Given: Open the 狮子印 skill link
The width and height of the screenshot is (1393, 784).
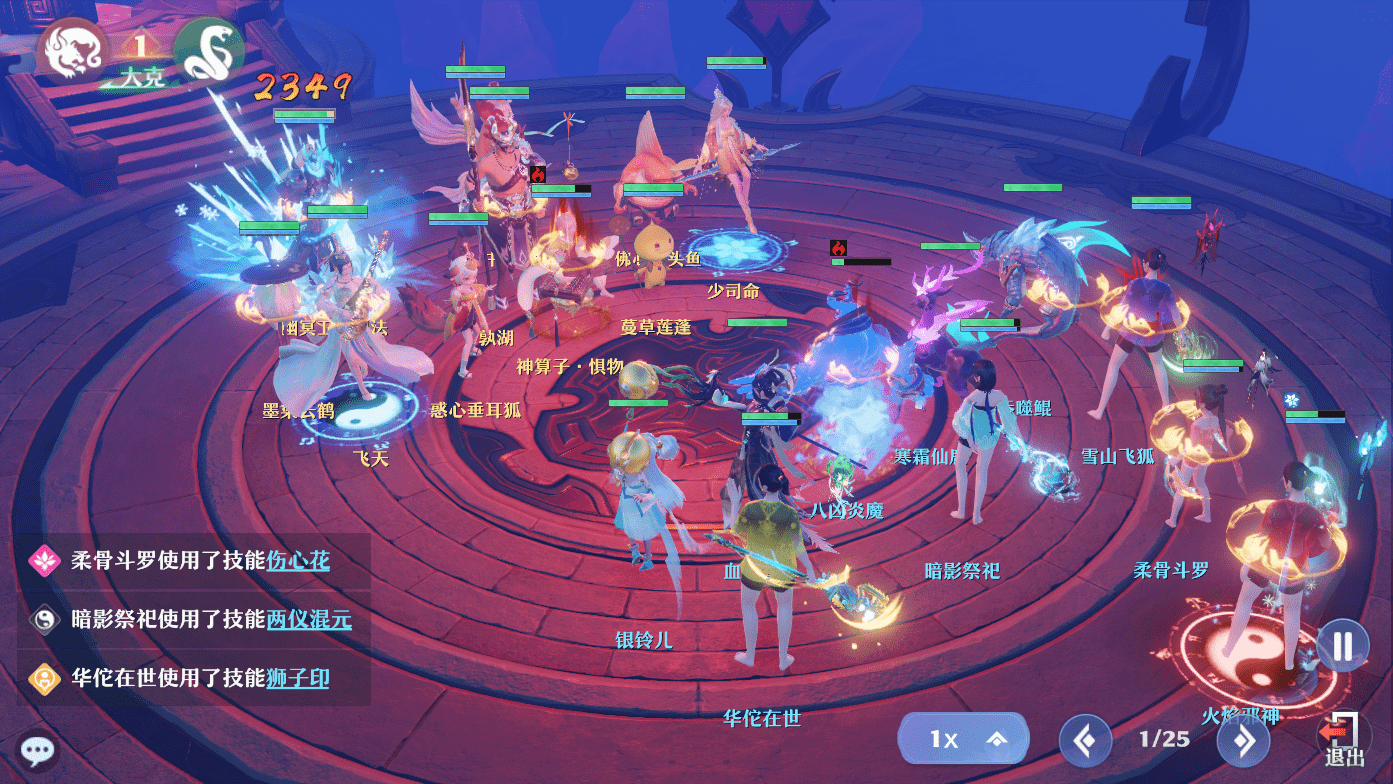Looking at the screenshot, I should [298, 679].
